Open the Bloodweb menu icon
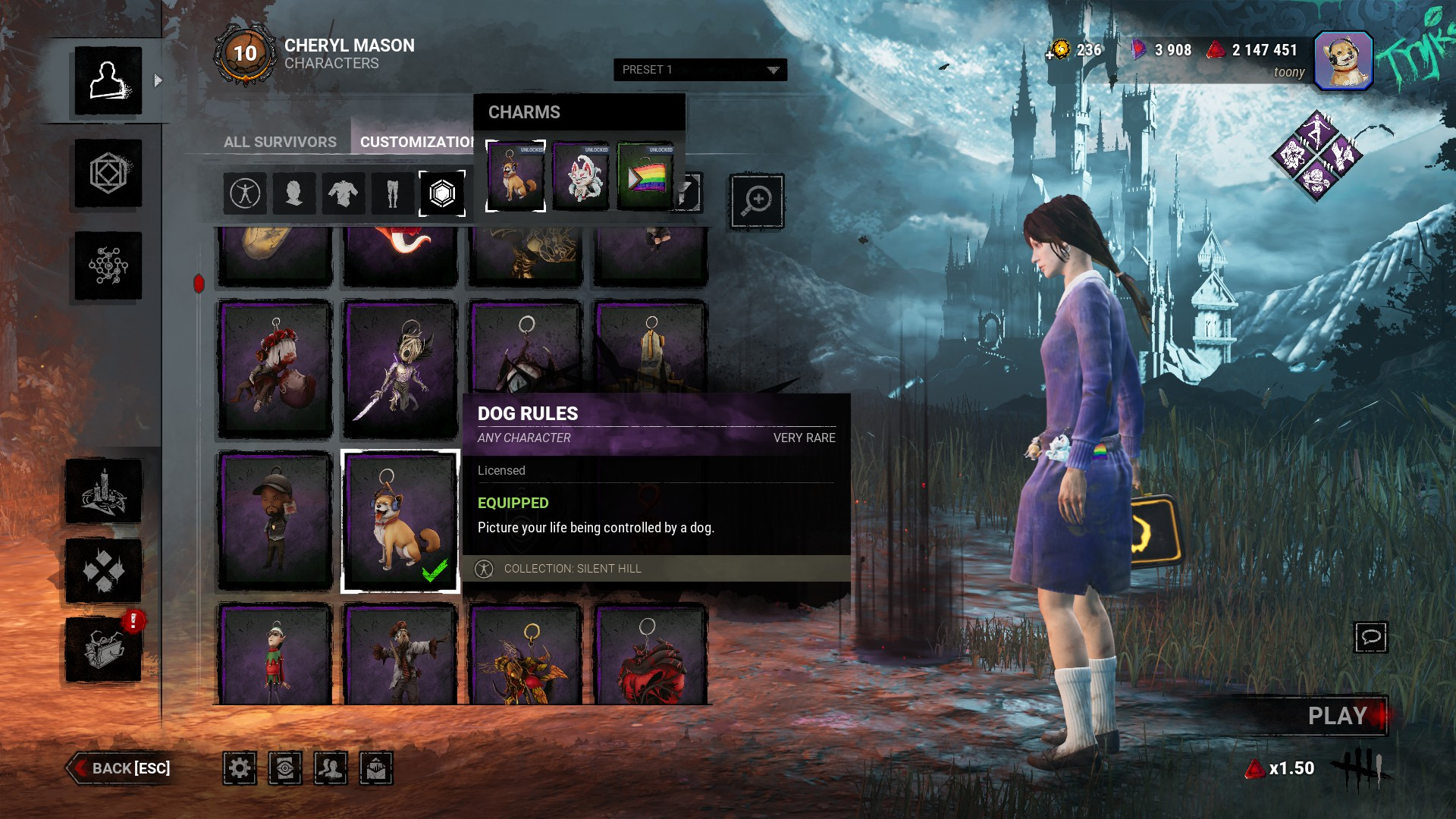This screenshot has height=819, width=1456. (108, 265)
